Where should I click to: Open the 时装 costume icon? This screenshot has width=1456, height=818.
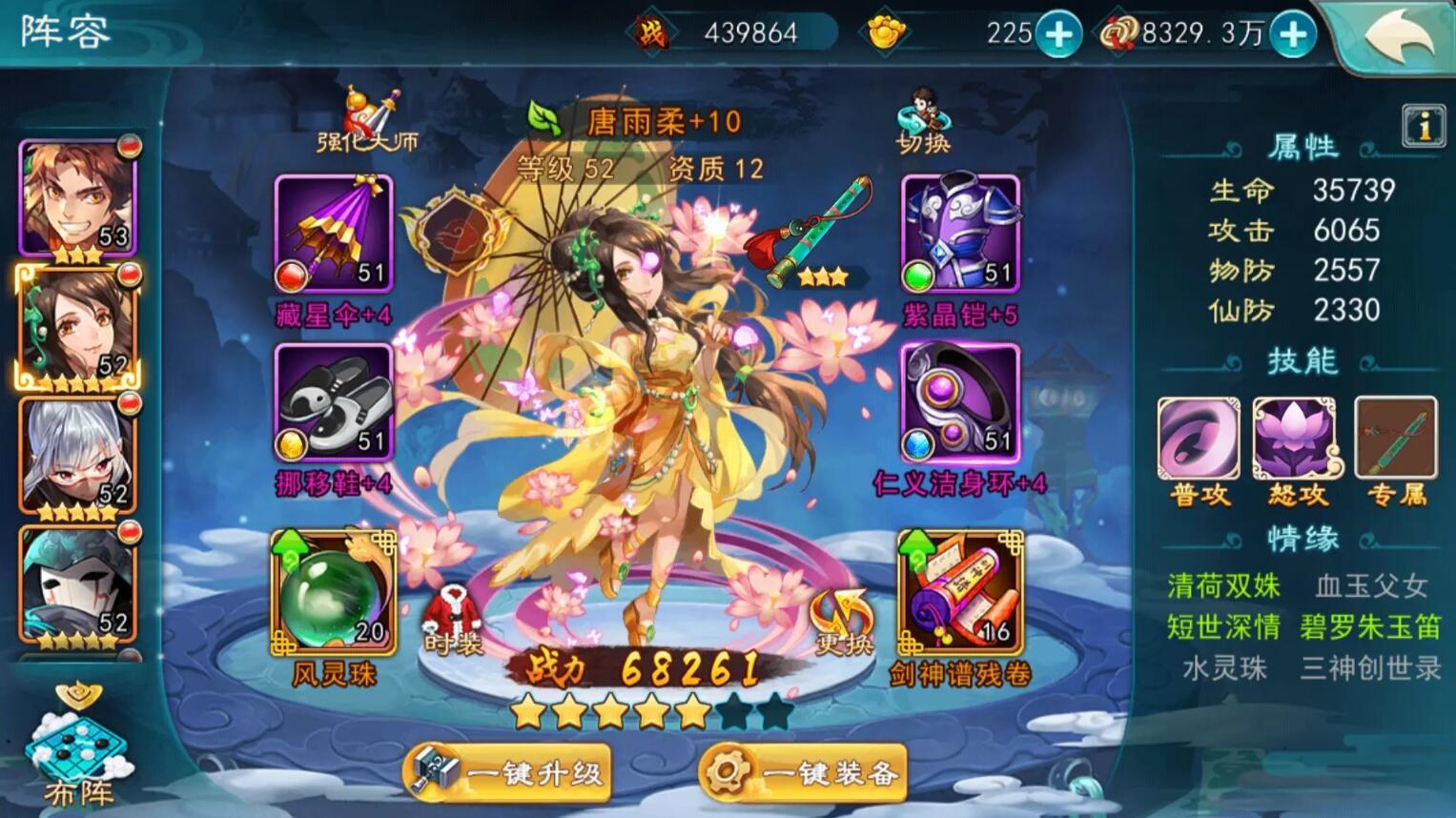point(453,620)
